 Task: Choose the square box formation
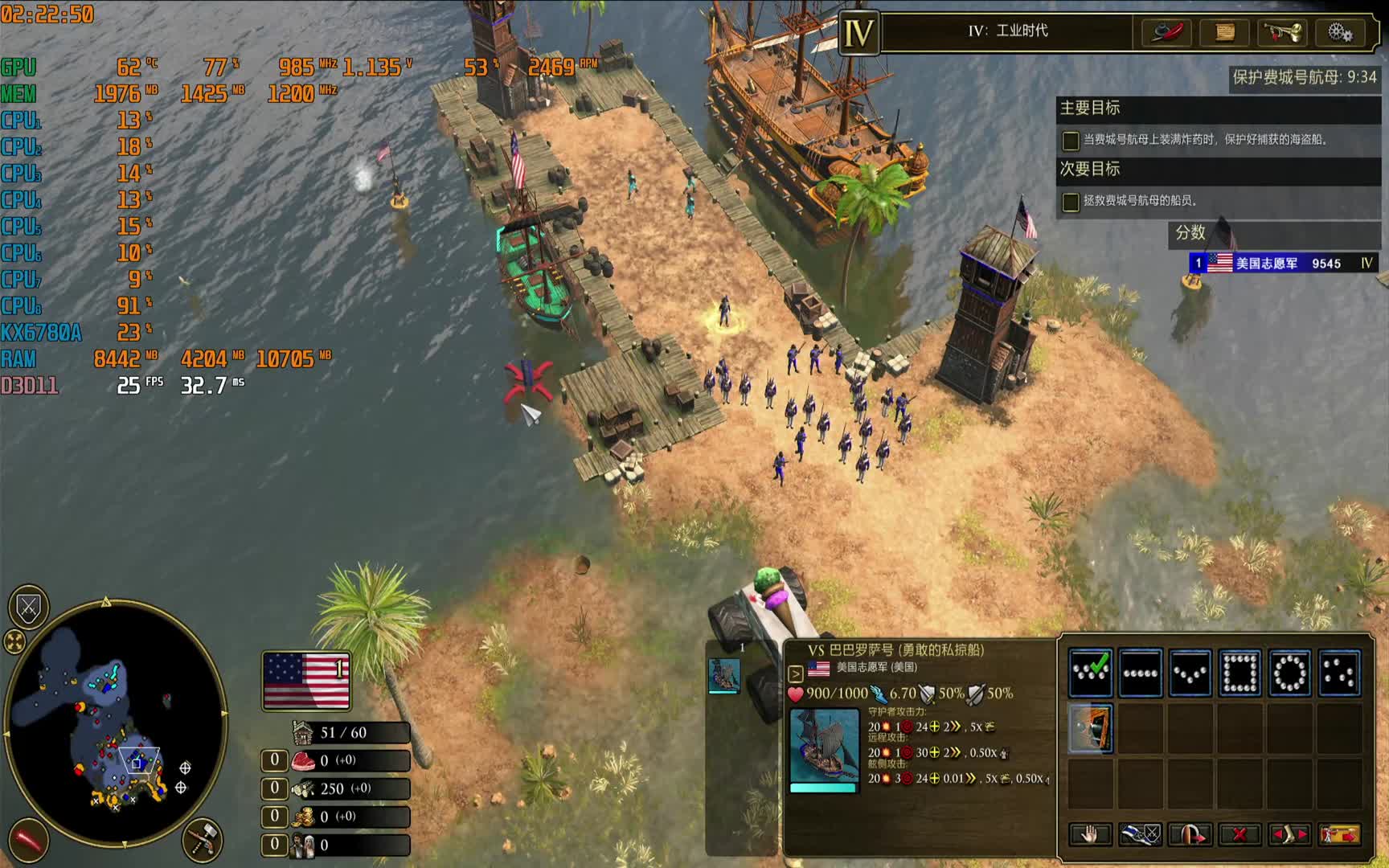(x=1239, y=673)
